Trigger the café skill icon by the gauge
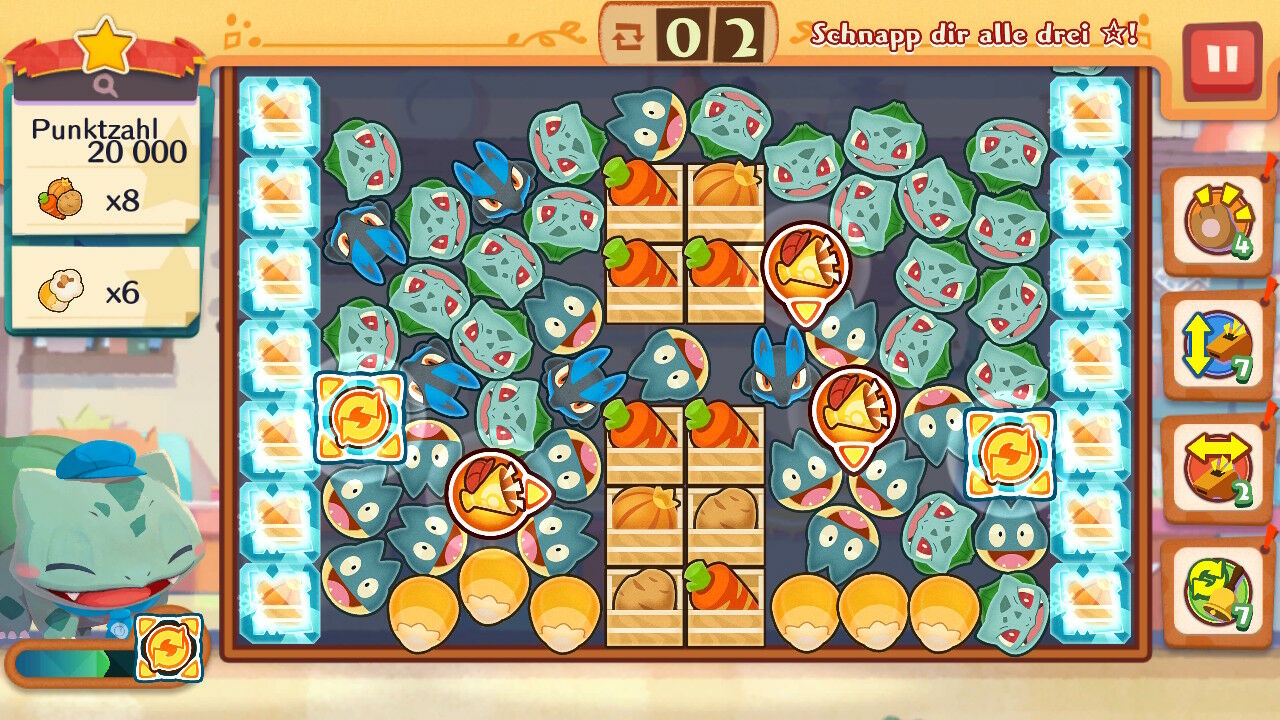Image resolution: width=1280 pixels, height=720 pixels. [x=168, y=648]
